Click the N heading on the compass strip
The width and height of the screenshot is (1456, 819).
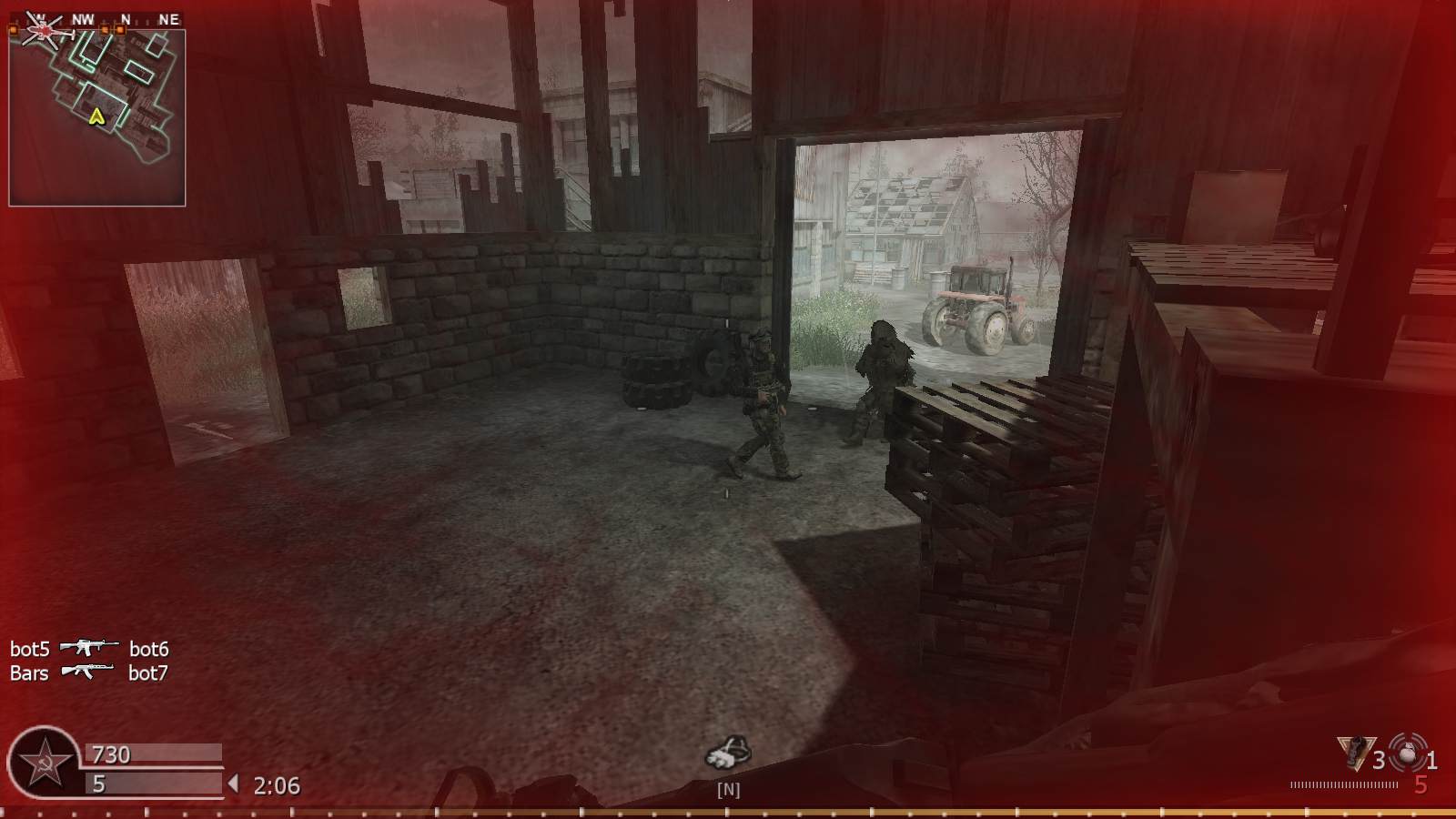pyautogui.click(x=125, y=16)
